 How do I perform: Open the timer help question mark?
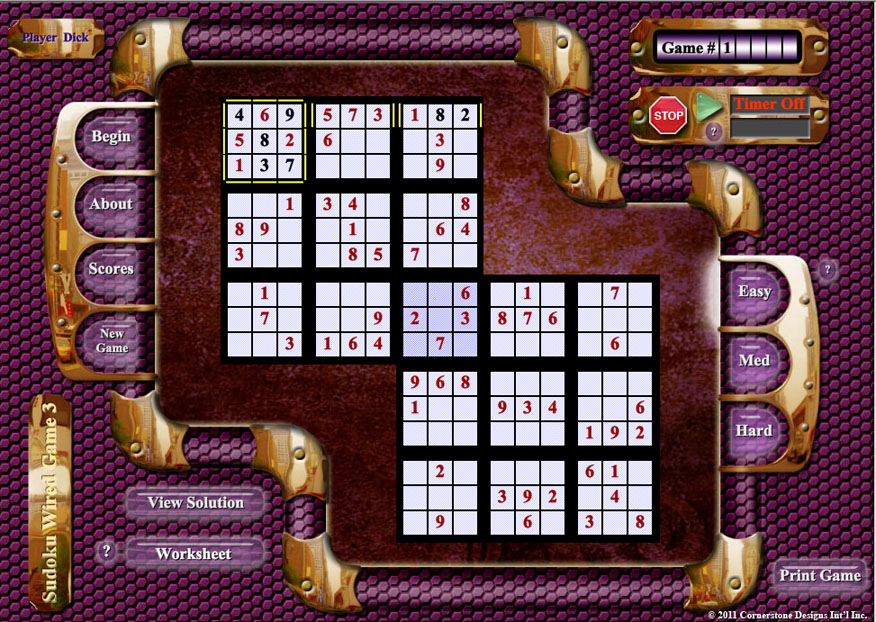pyautogui.click(x=713, y=131)
